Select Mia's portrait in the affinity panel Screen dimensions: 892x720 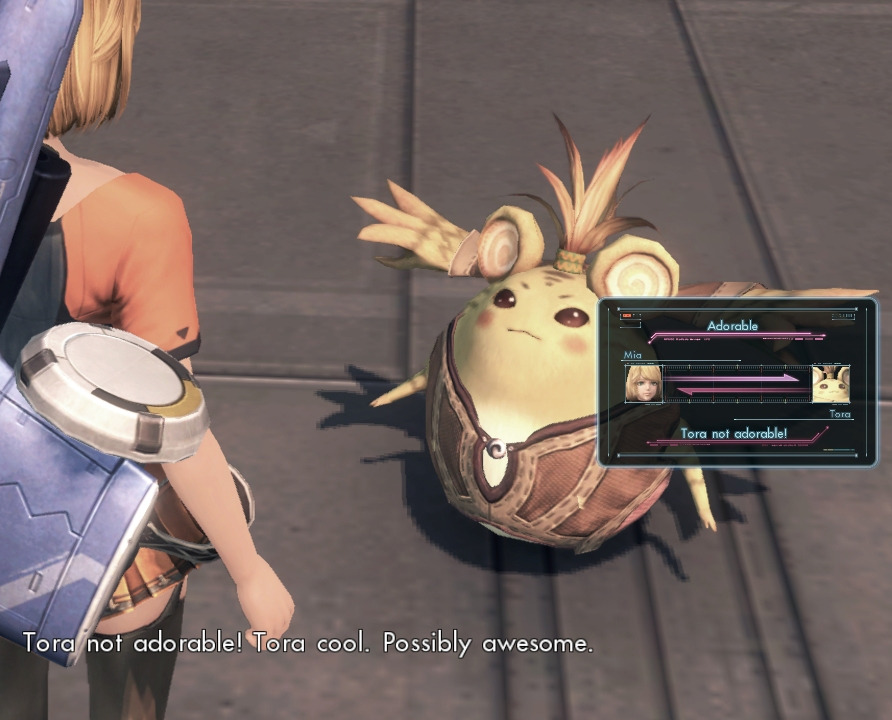click(644, 384)
